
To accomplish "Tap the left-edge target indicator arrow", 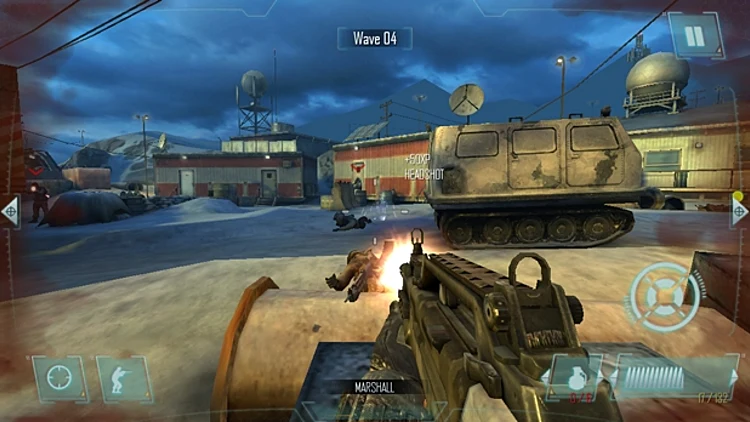I will click(x=9, y=211).
